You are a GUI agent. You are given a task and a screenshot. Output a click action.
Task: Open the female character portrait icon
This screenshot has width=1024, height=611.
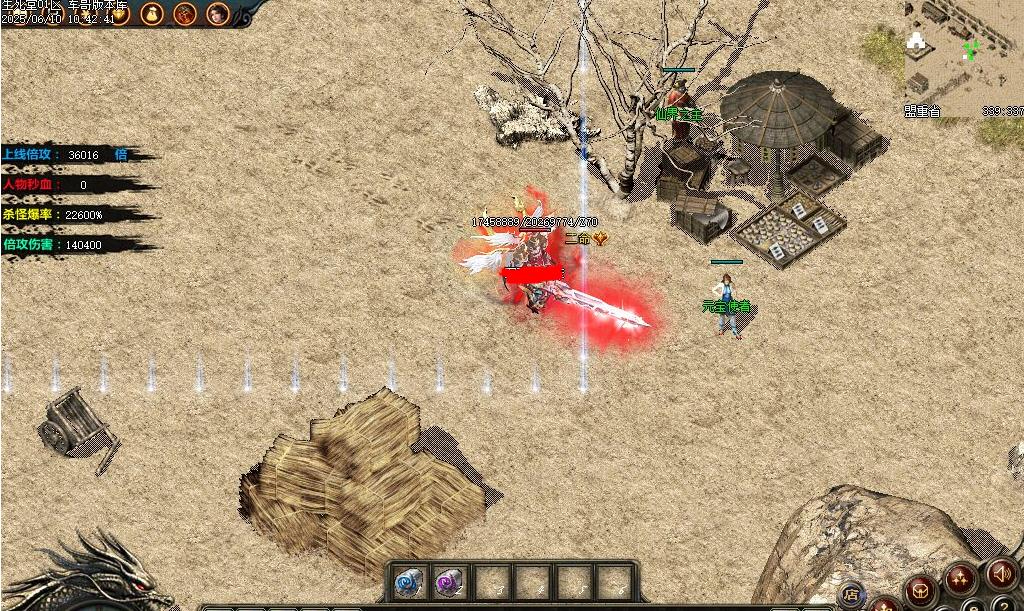217,13
